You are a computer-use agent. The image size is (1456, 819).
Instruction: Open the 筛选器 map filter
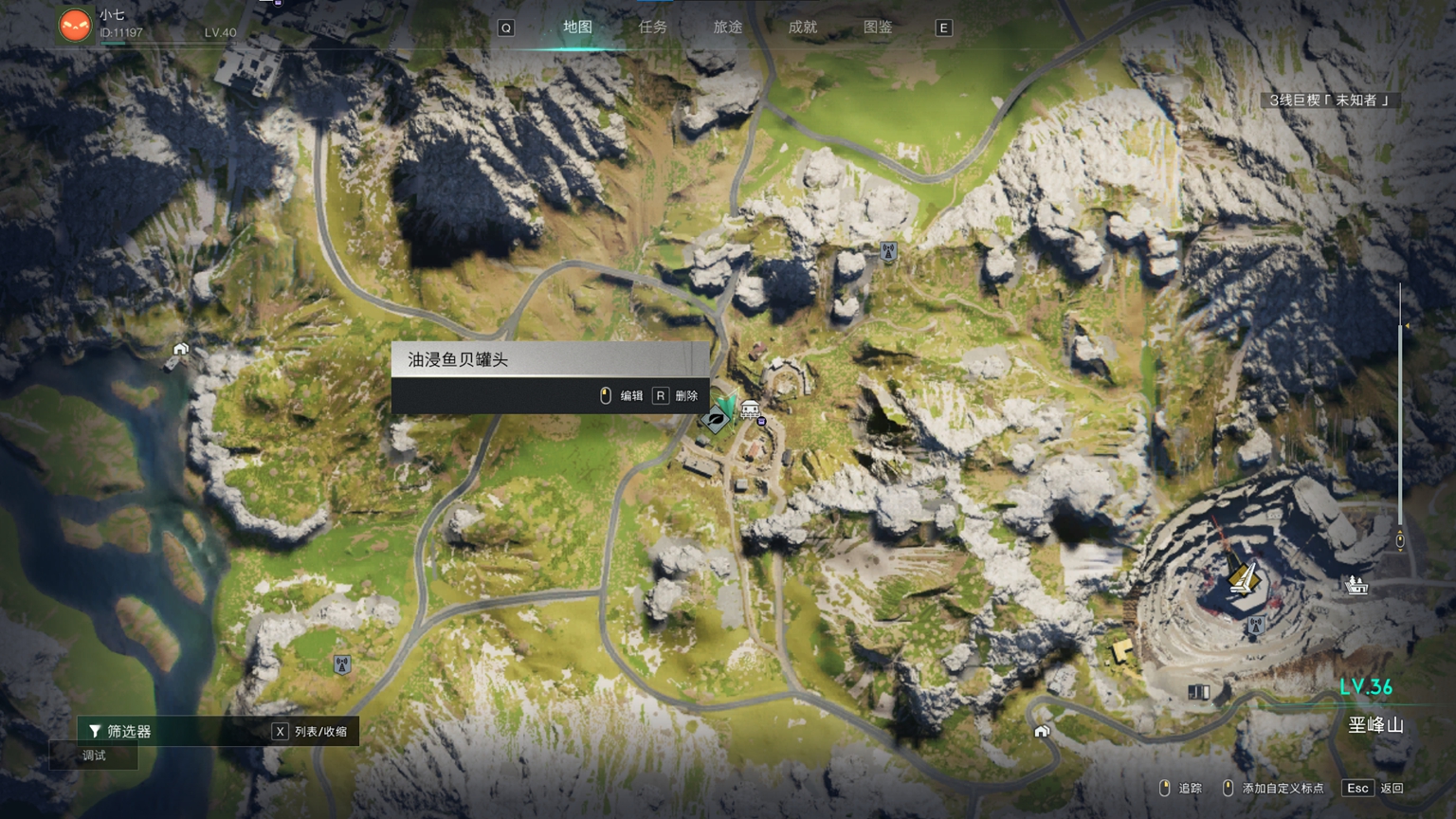click(119, 731)
